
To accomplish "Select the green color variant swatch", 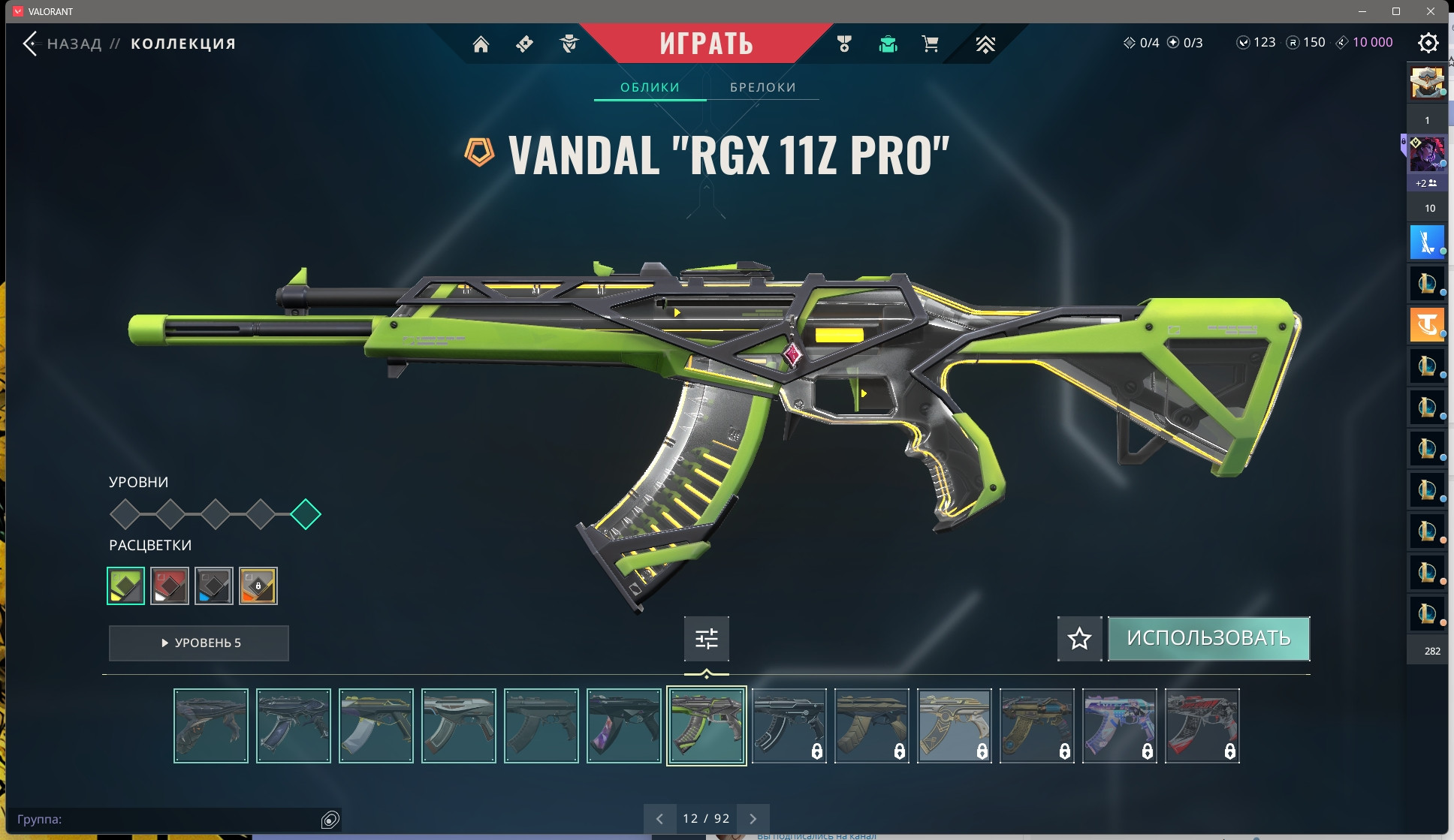I will coord(126,586).
